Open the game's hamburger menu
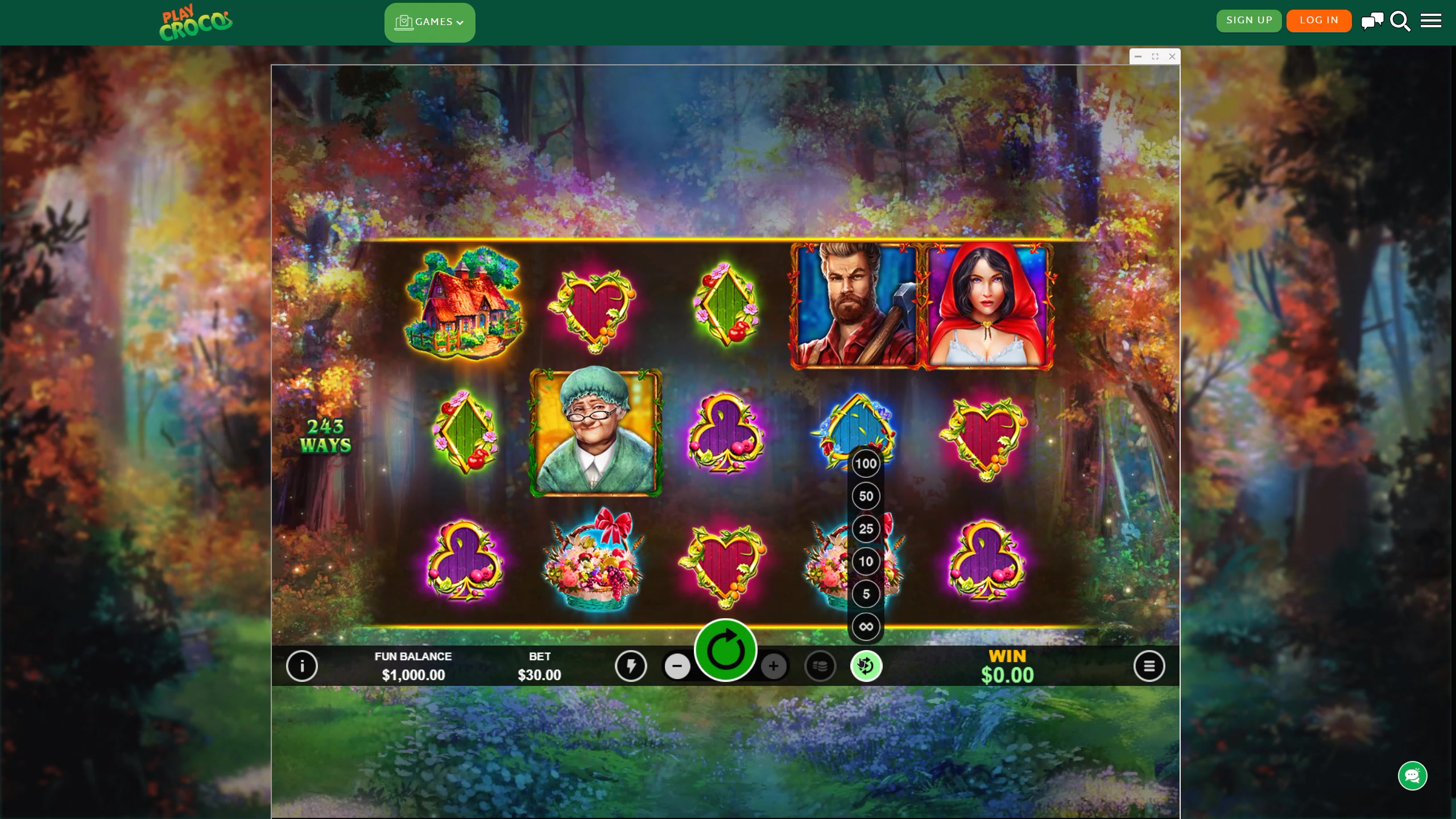The height and width of the screenshot is (819, 1456). point(1149,666)
